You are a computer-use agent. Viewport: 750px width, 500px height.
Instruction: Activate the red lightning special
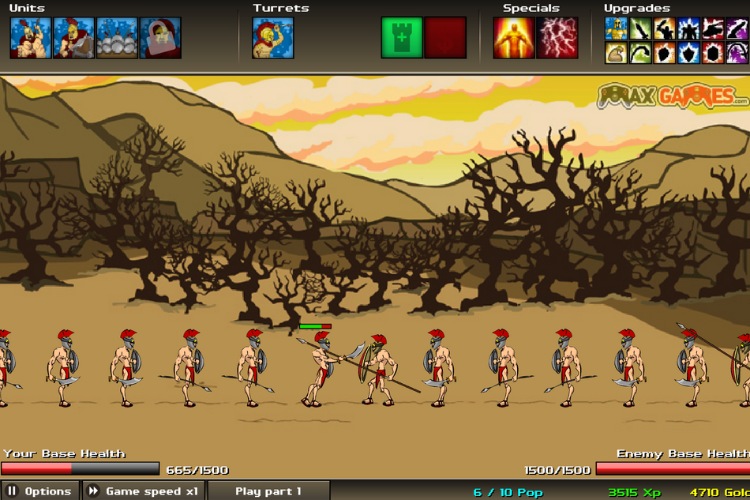(557, 38)
